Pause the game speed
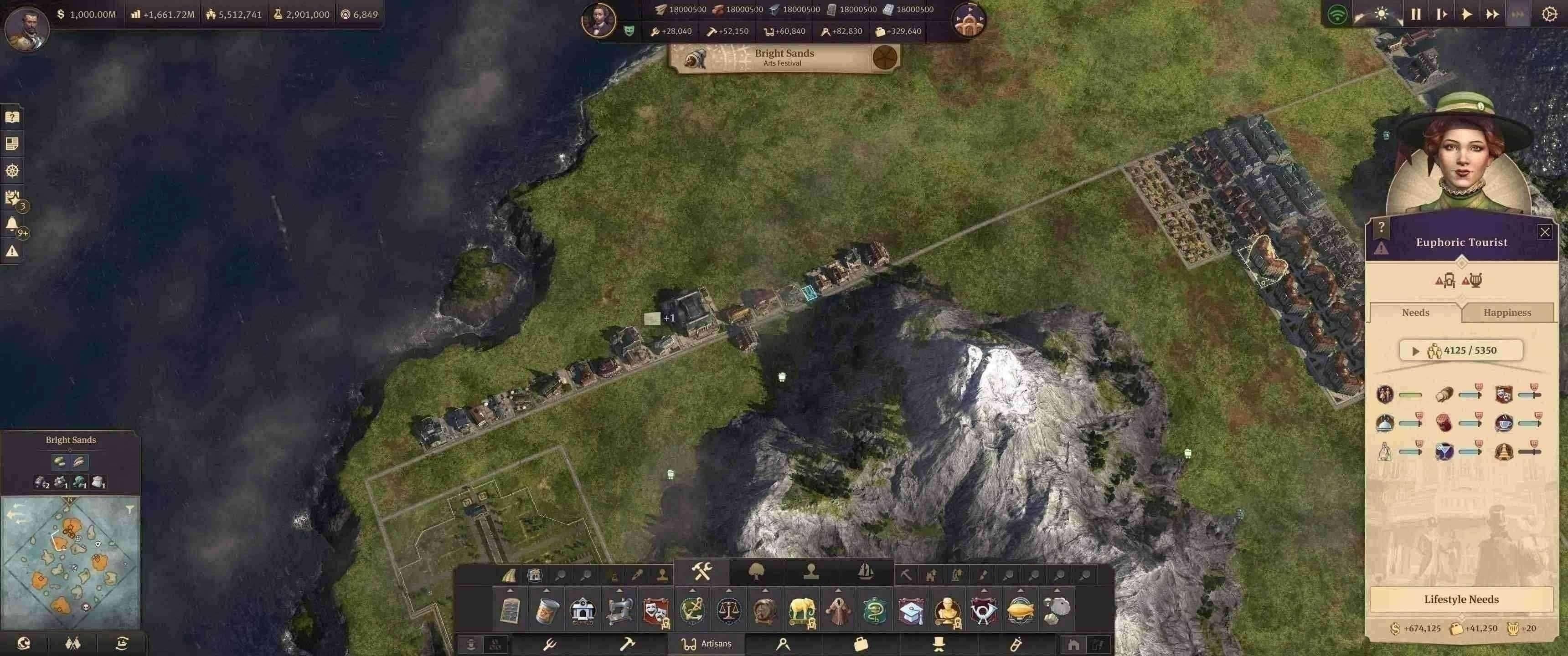The image size is (1568, 656). coord(1416,14)
